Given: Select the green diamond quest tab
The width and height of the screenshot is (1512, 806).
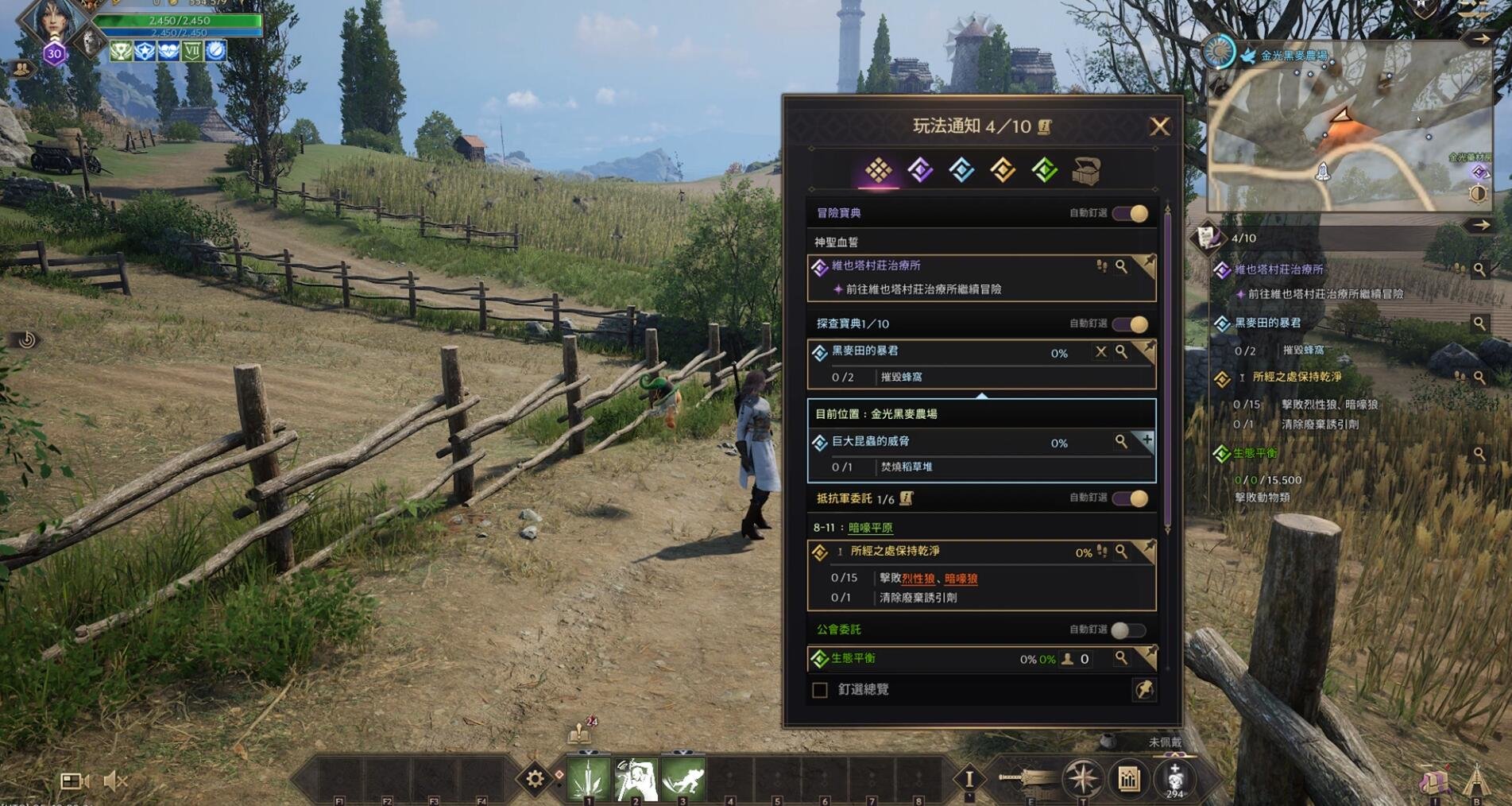Looking at the screenshot, I should click(1044, 170).
